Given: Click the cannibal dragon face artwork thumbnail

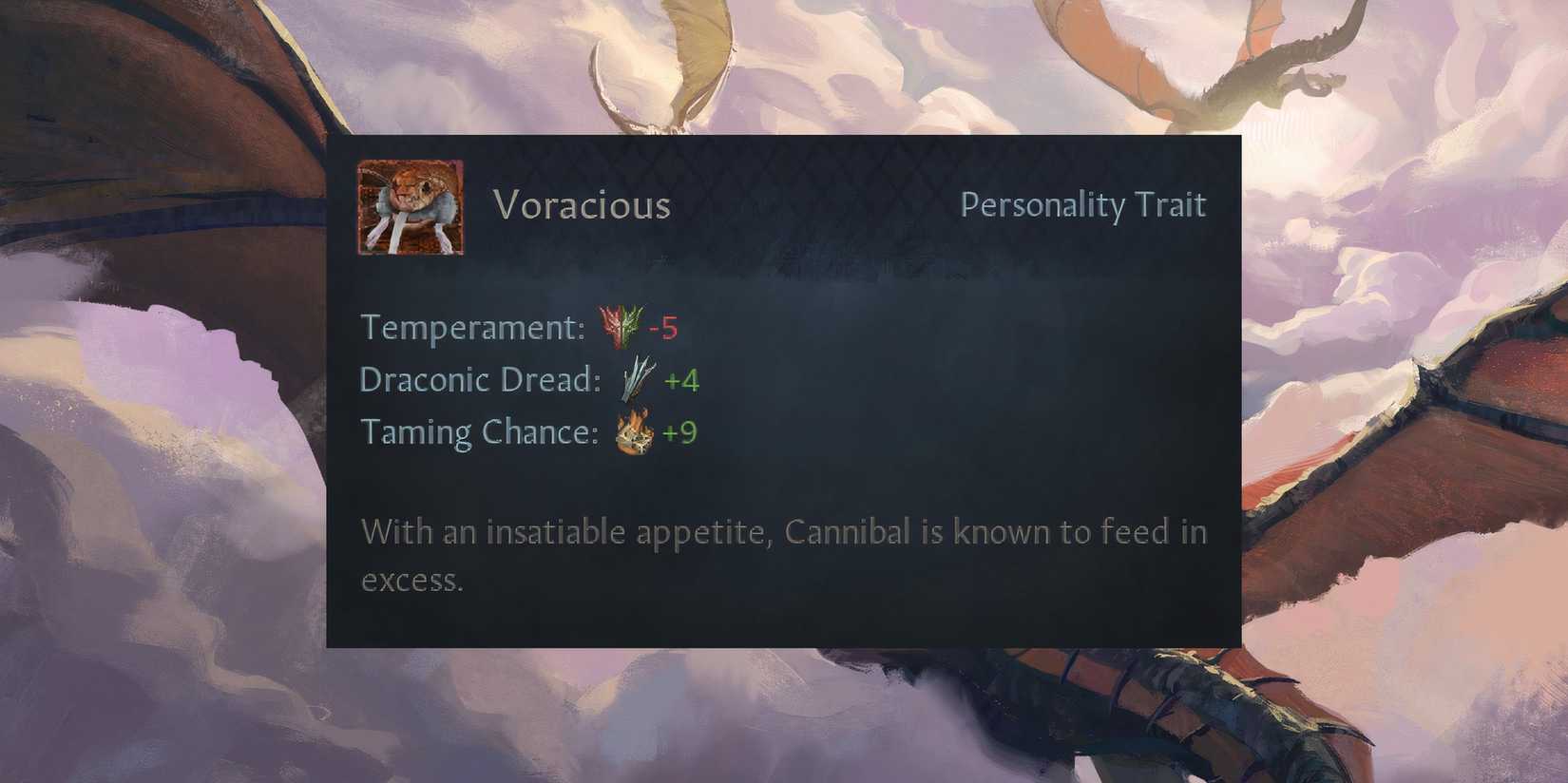Looking at the screenshot, I should pos(411,206).
